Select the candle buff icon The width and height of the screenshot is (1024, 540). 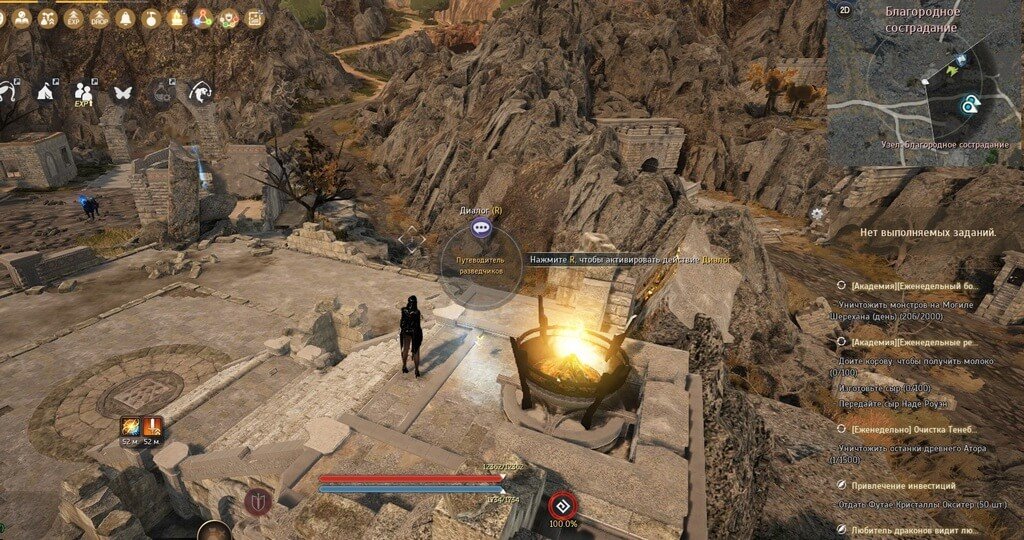pyautogui.click(x=177, y=18)
